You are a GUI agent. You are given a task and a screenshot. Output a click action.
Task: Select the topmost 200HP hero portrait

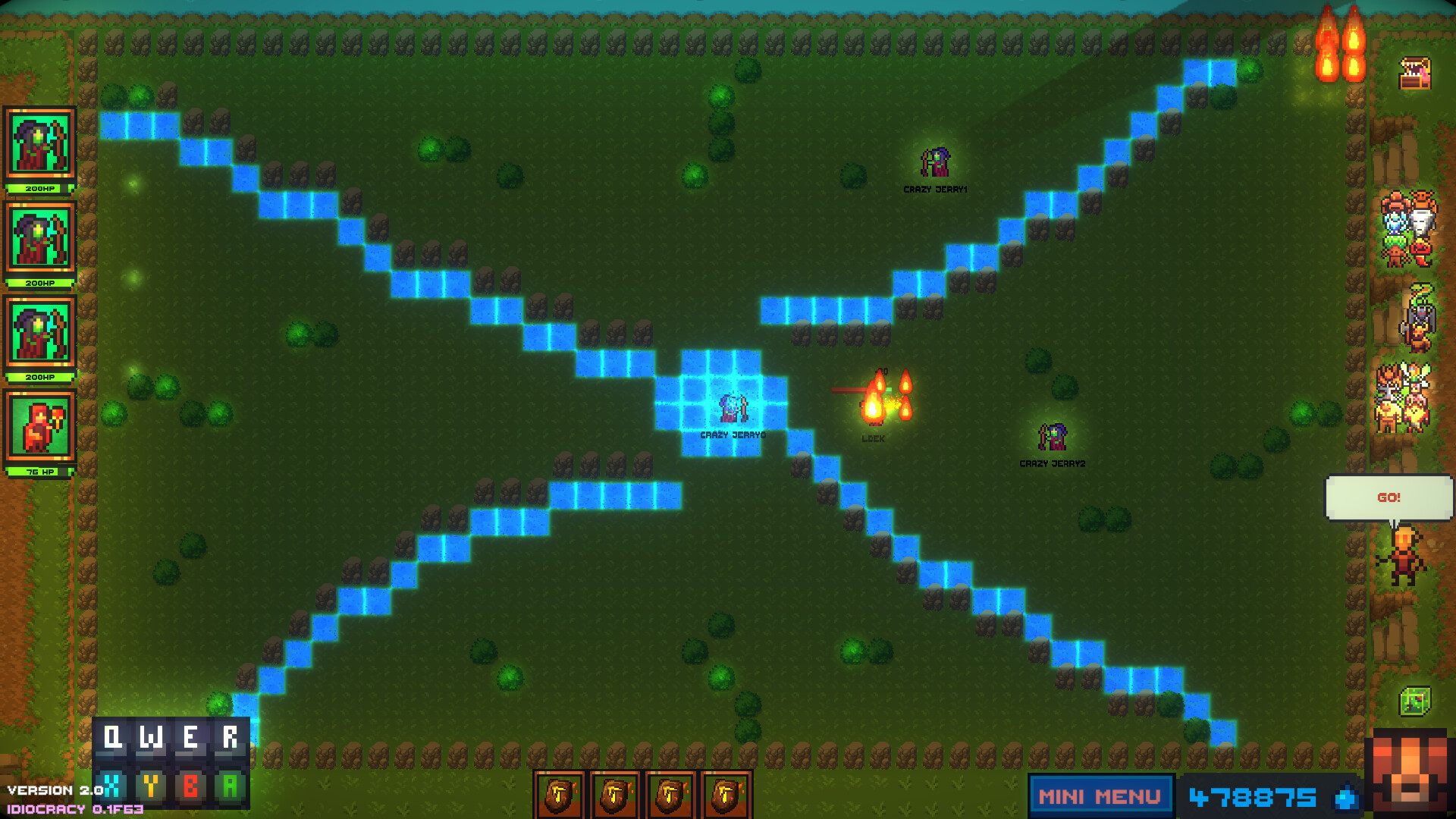(x=39, y=143)
